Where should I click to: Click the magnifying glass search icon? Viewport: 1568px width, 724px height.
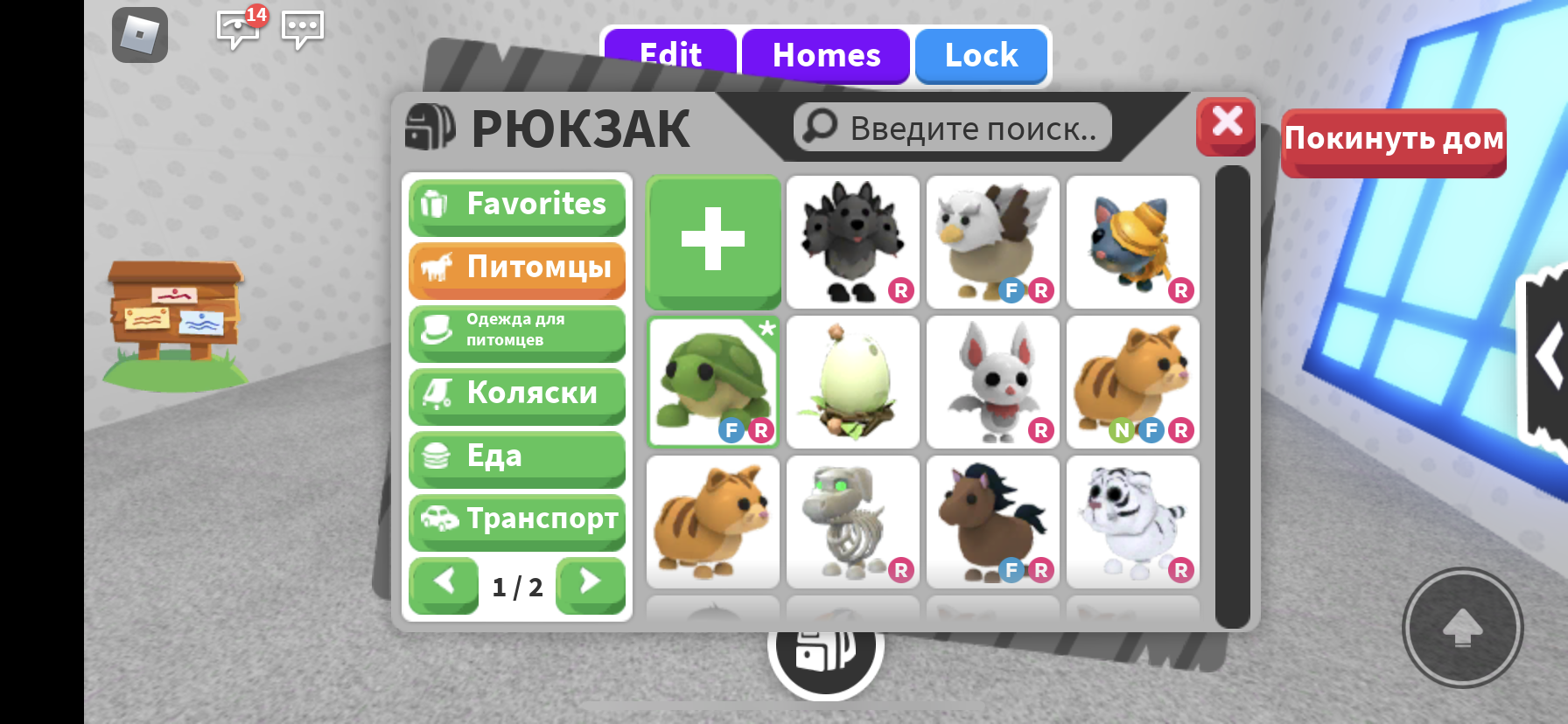point(819,127)
